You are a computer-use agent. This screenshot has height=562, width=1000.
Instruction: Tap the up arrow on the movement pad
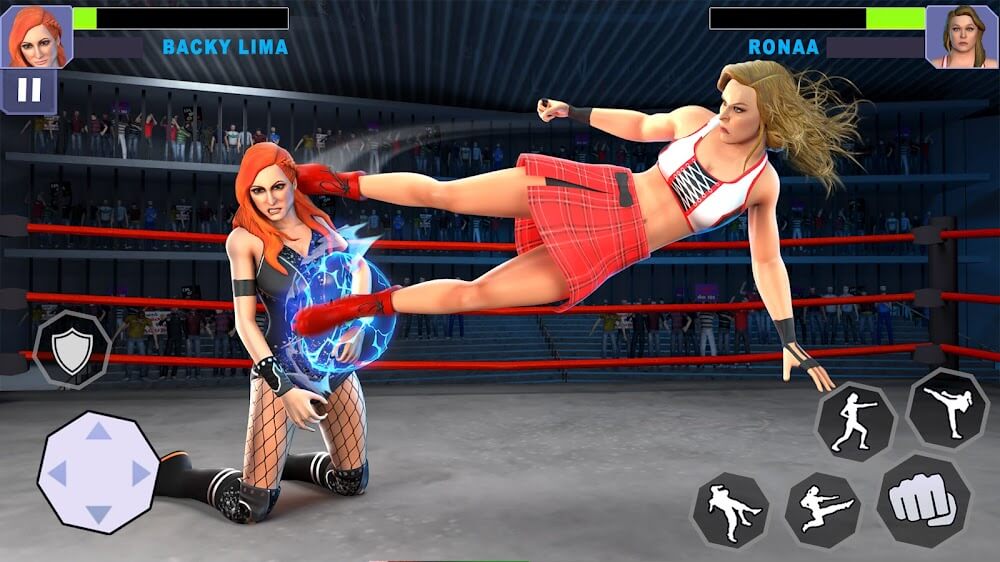click(98, 430)
